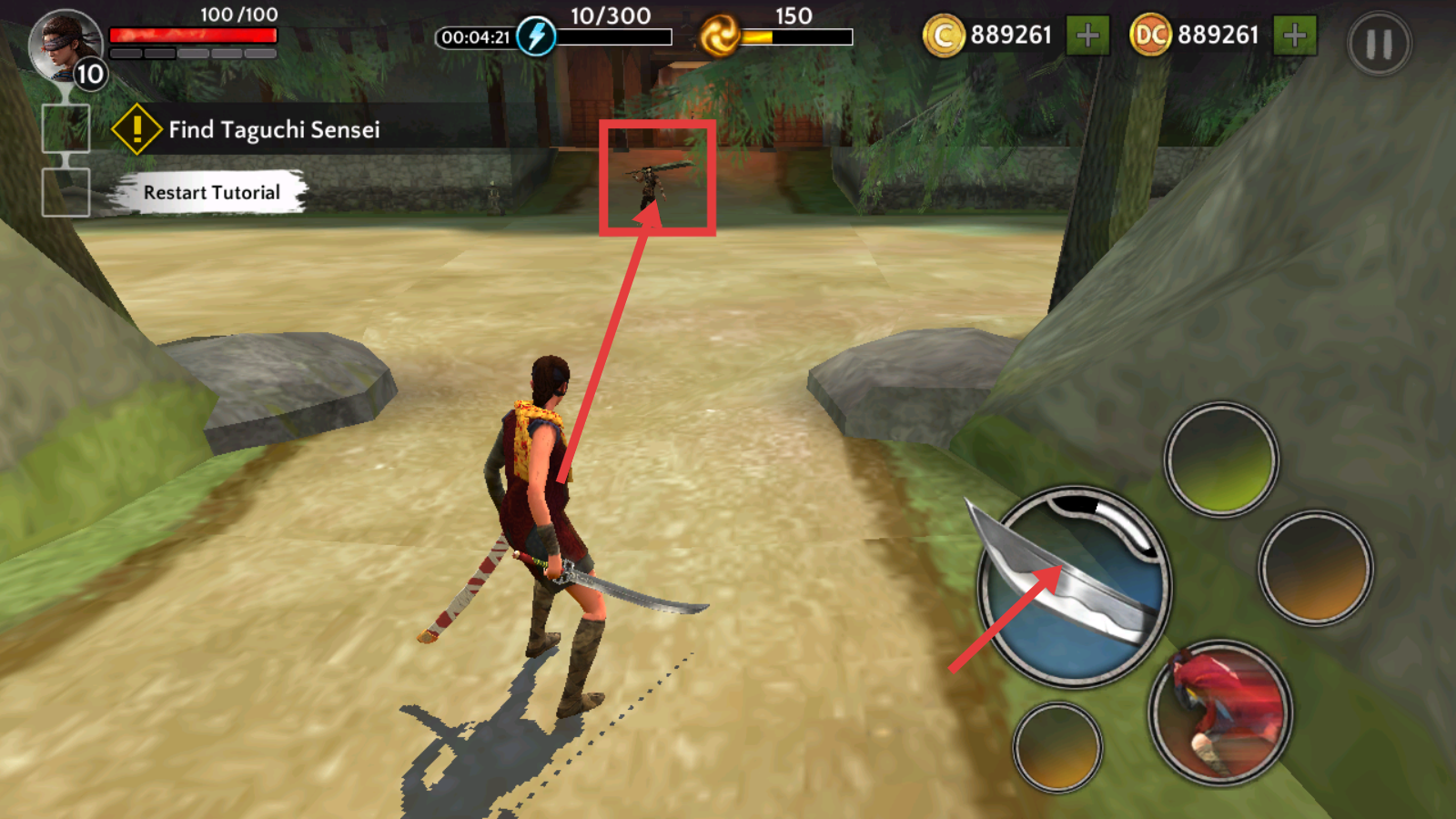This screenshot has height=819, width=1456.
Task: Add more gold C coins
Action: 1087,36
